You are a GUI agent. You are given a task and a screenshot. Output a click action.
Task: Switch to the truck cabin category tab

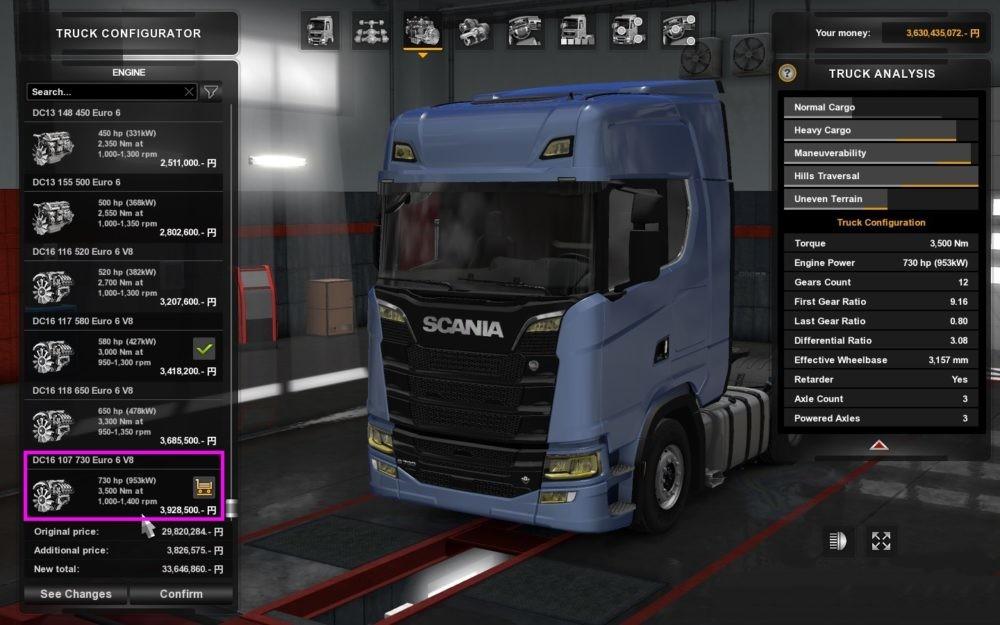click(320, 30)
